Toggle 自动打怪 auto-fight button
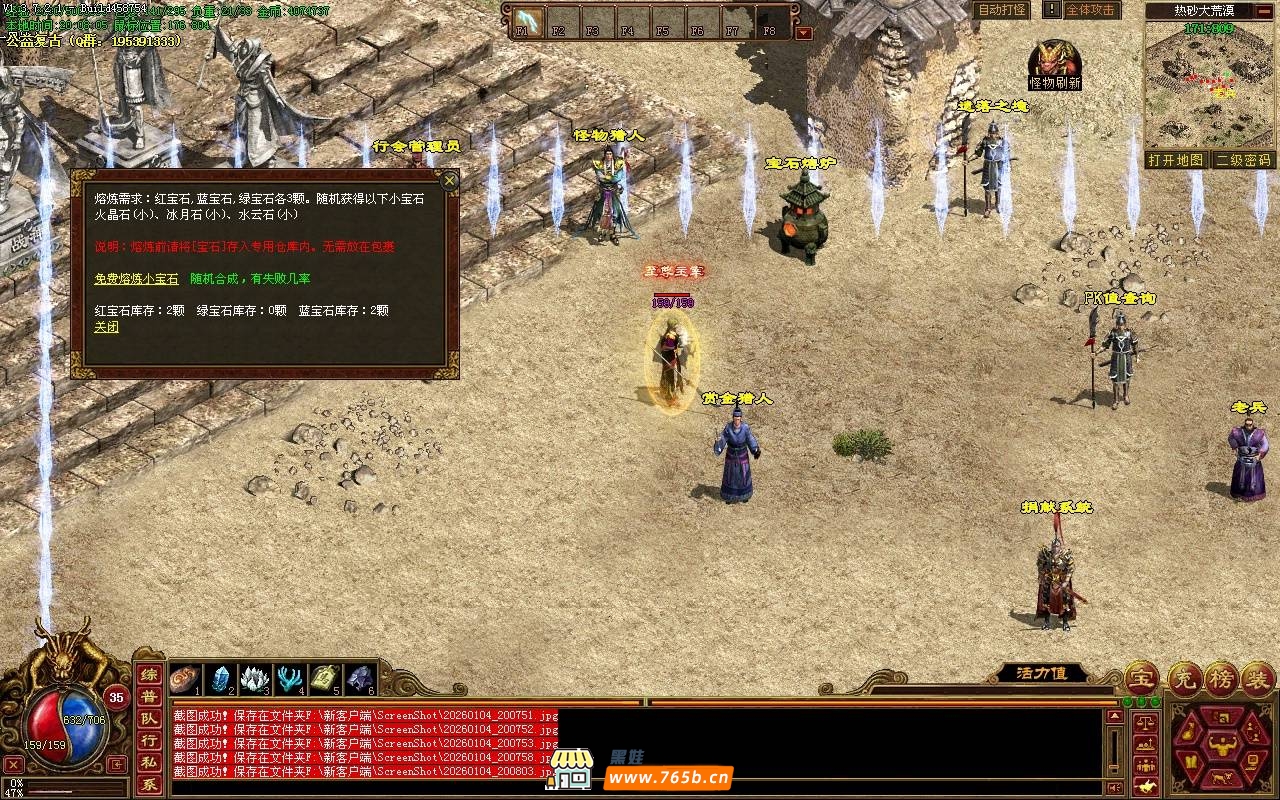Image resolution: width=1280 pixels, height=800 pixels. point(1002,10)
